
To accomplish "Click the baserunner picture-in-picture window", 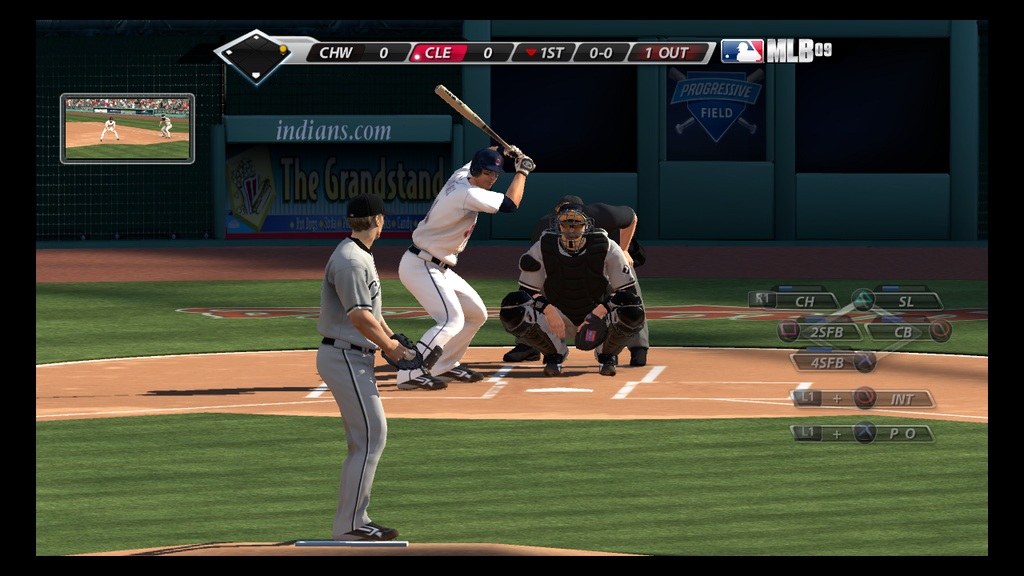I will click(127, 128).
